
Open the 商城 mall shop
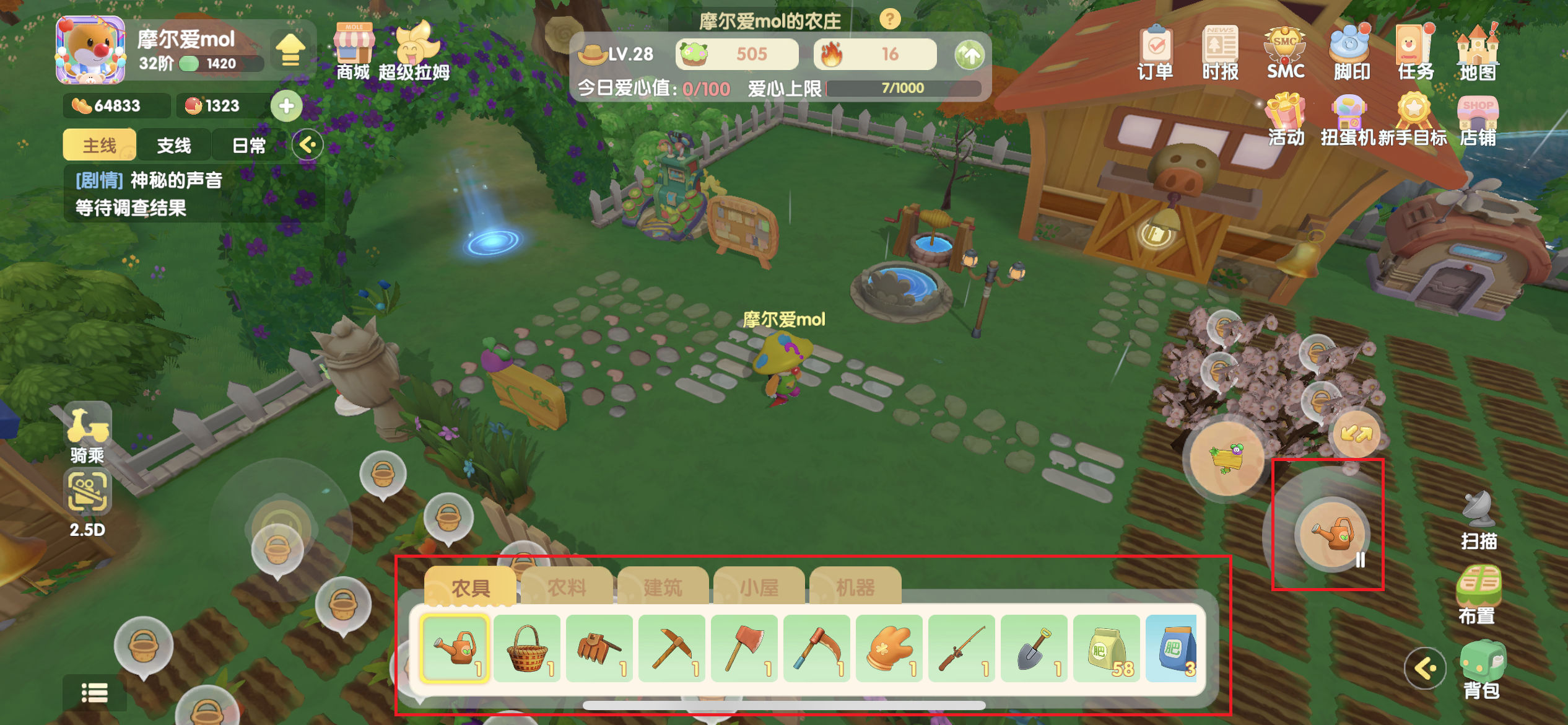(x=354, y=52)
